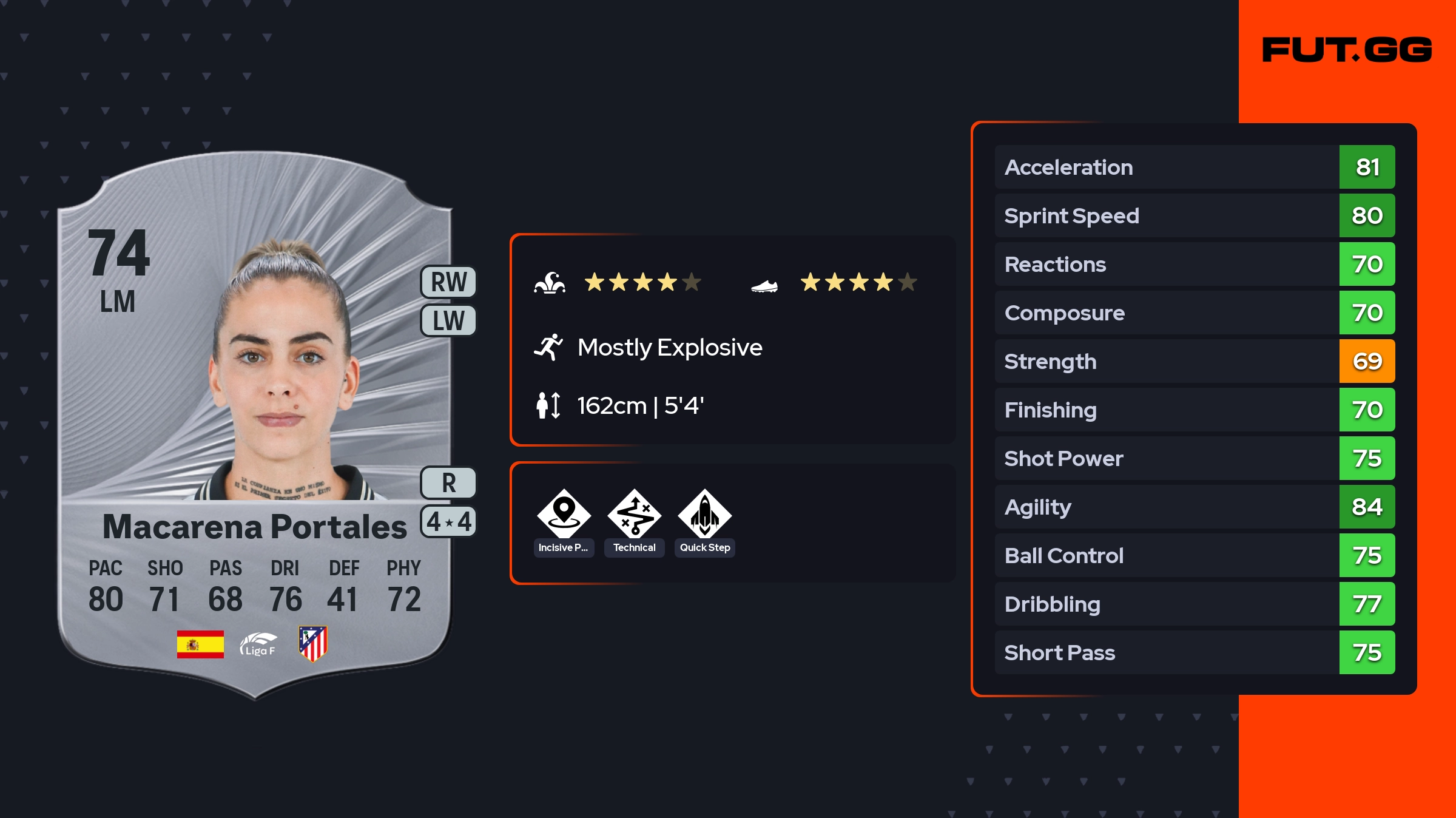Screen dimensions: 1456x818
Task: Click the Strength stat row
Action: point(1194,362)
